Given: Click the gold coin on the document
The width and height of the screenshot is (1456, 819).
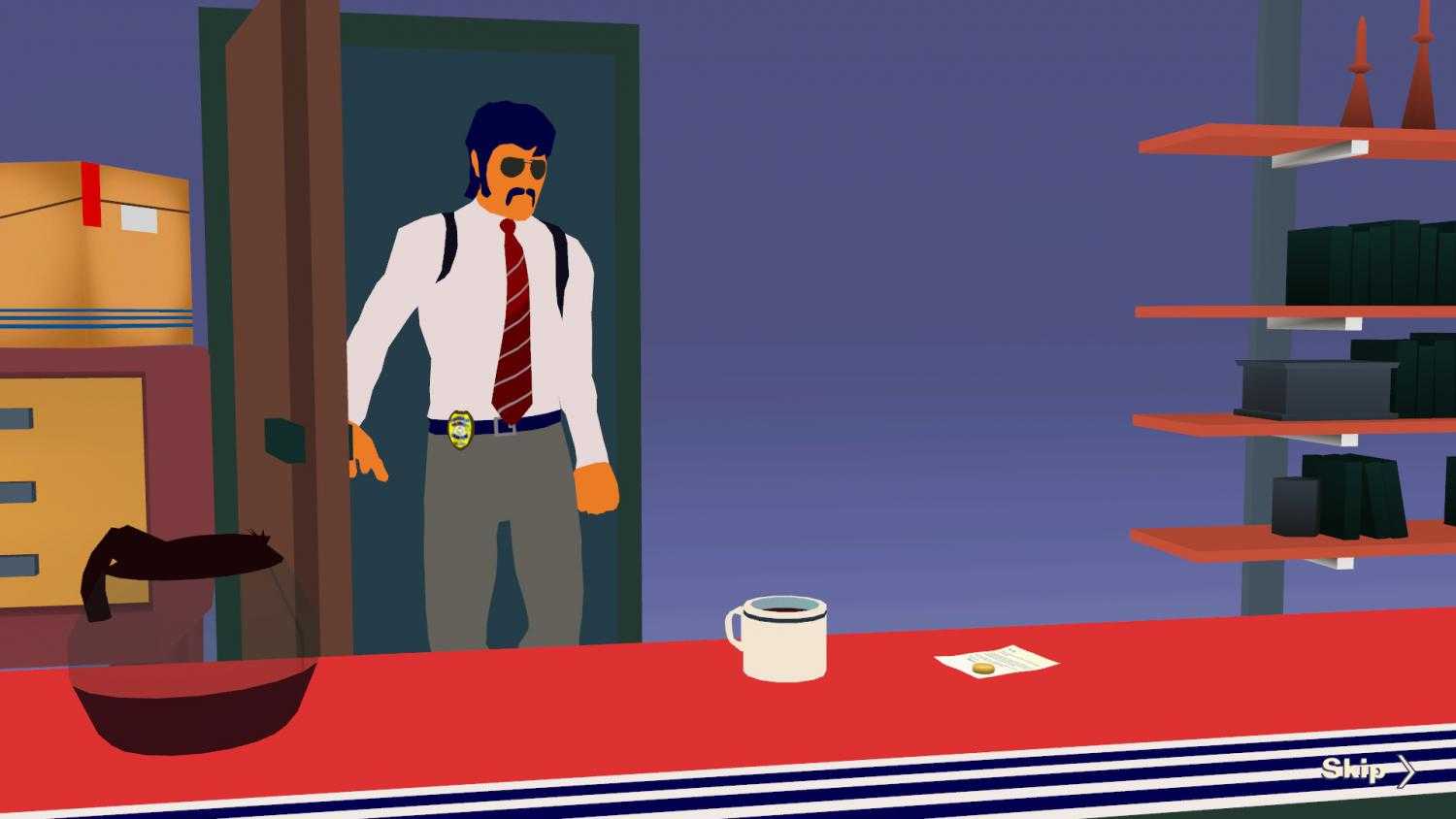Looking at the screenshot, I should pyautogui.click(x=981, y=668).
